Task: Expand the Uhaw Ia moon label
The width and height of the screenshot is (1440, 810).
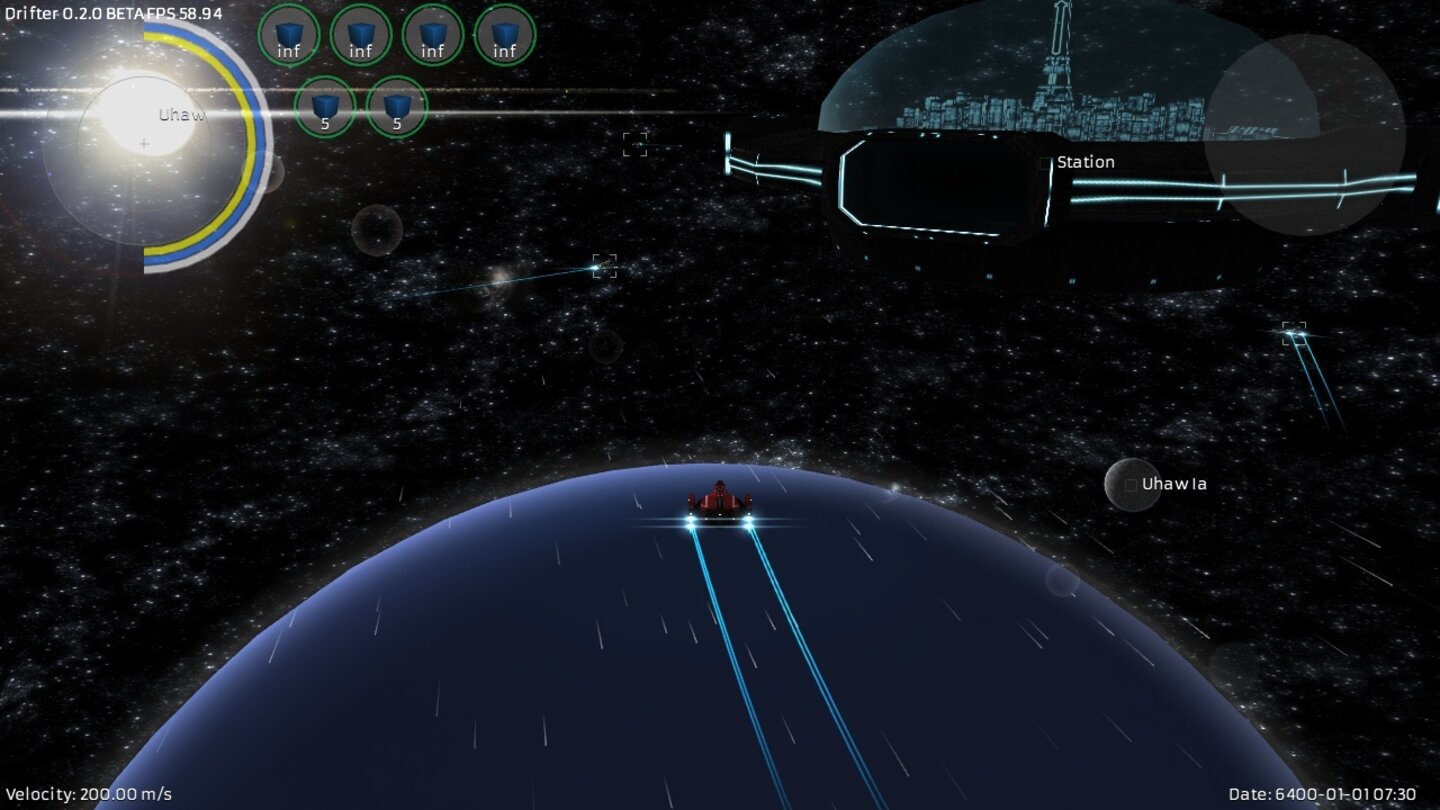Action: [x=1173, y=483]
